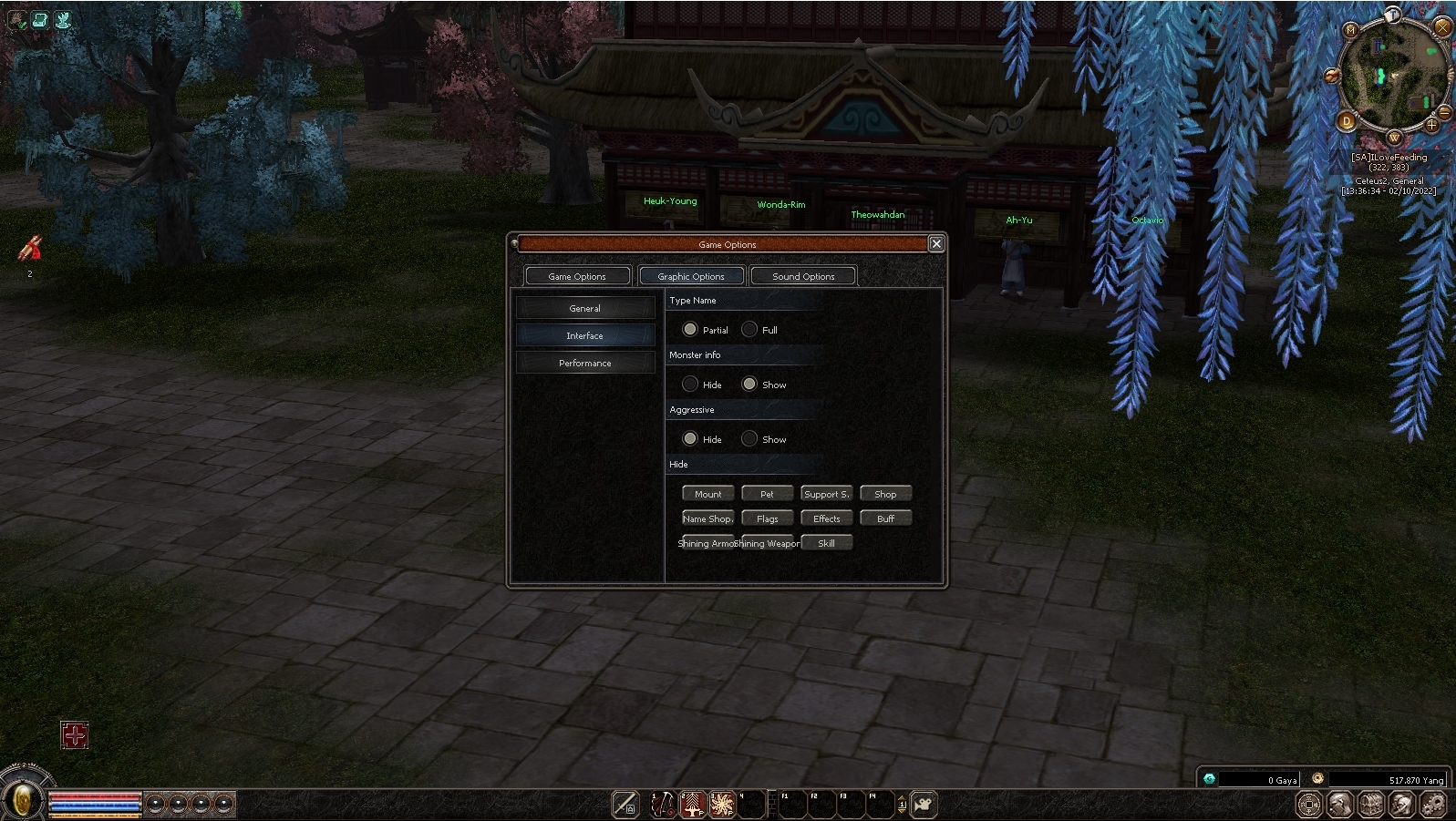Image resolution: width=1456 pixels, height=821 pixels.
Task: Select the sword attack icon on the hotbar
Action: pyautogui.click(x=624, y=806)
